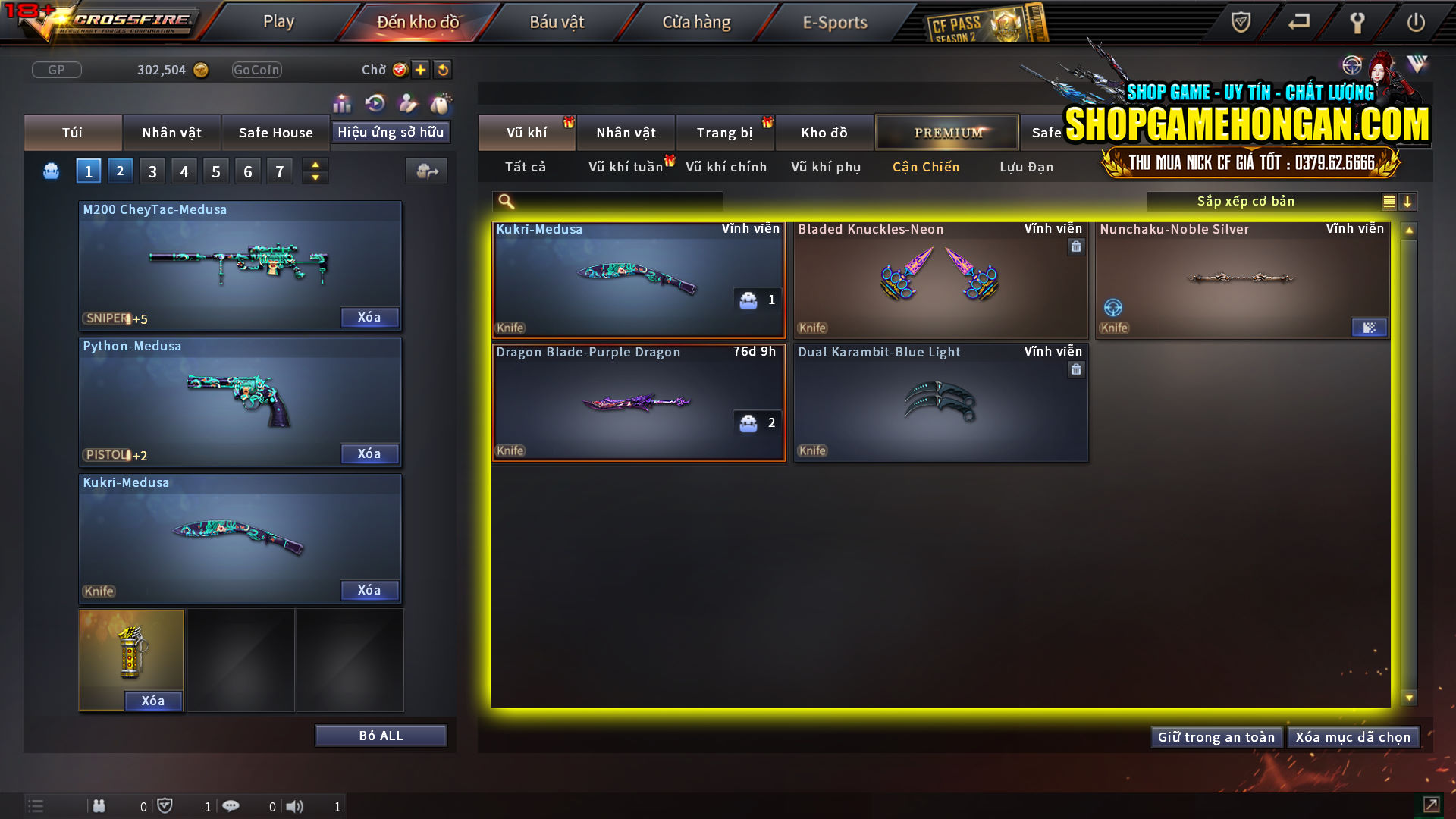Open the ranking stats icon
Screen dimensions: 1456x819
[342, 102]
